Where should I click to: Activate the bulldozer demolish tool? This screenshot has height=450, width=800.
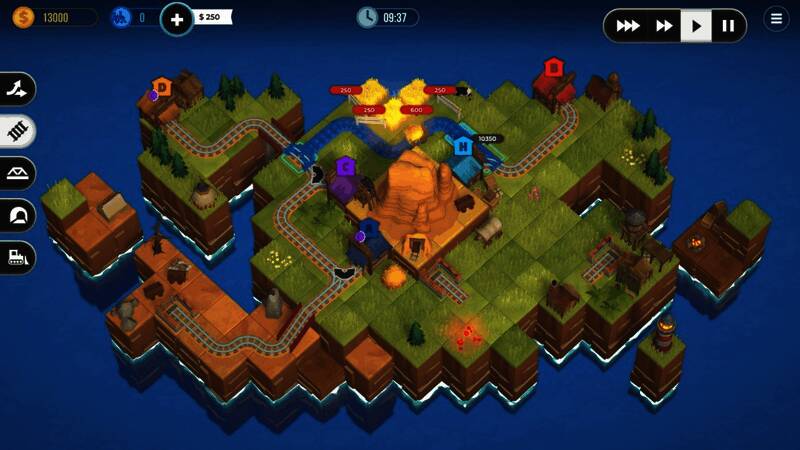[18, 257]
